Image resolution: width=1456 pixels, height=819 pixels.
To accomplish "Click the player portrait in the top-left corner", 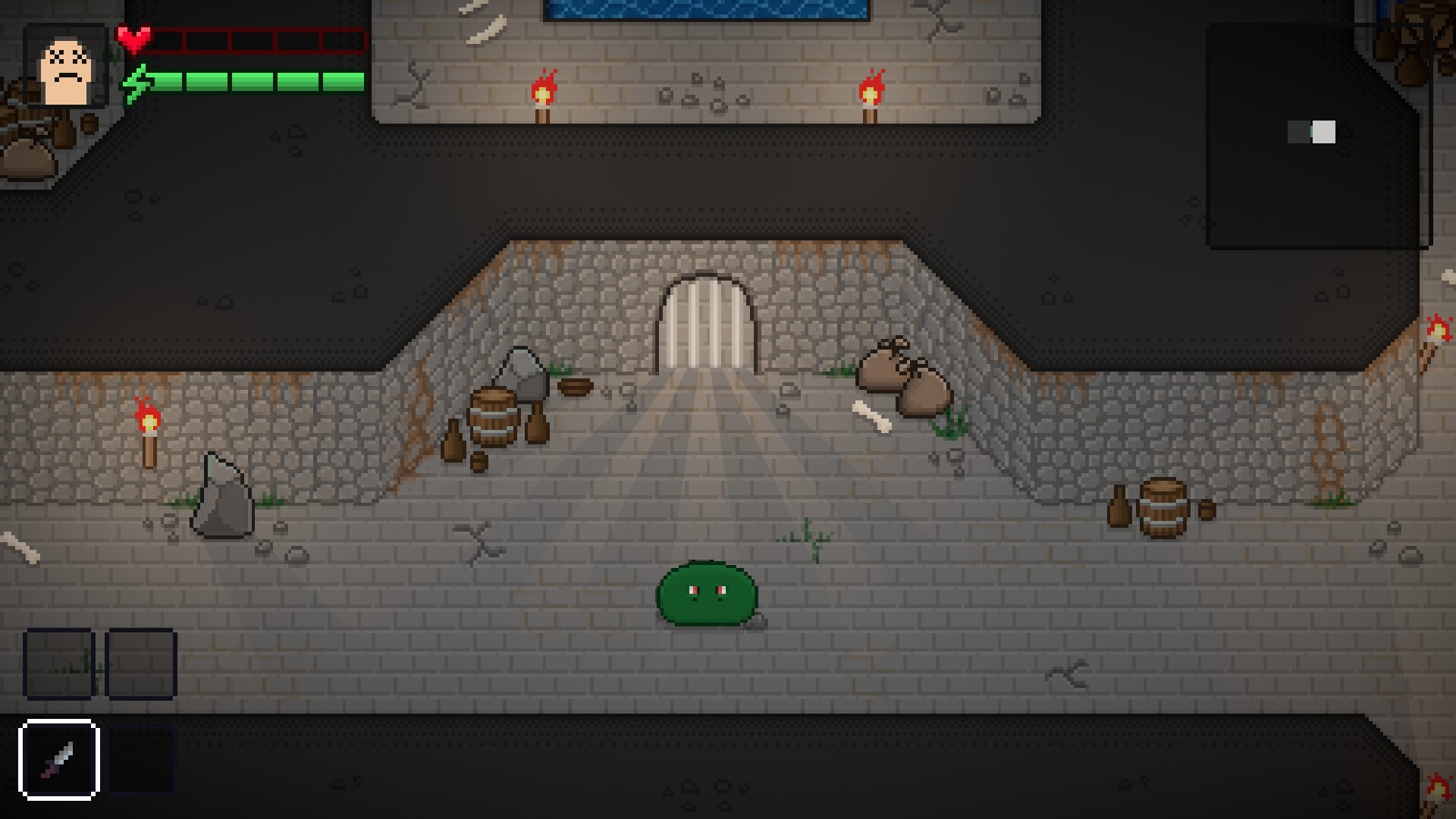I will (64, 64).
